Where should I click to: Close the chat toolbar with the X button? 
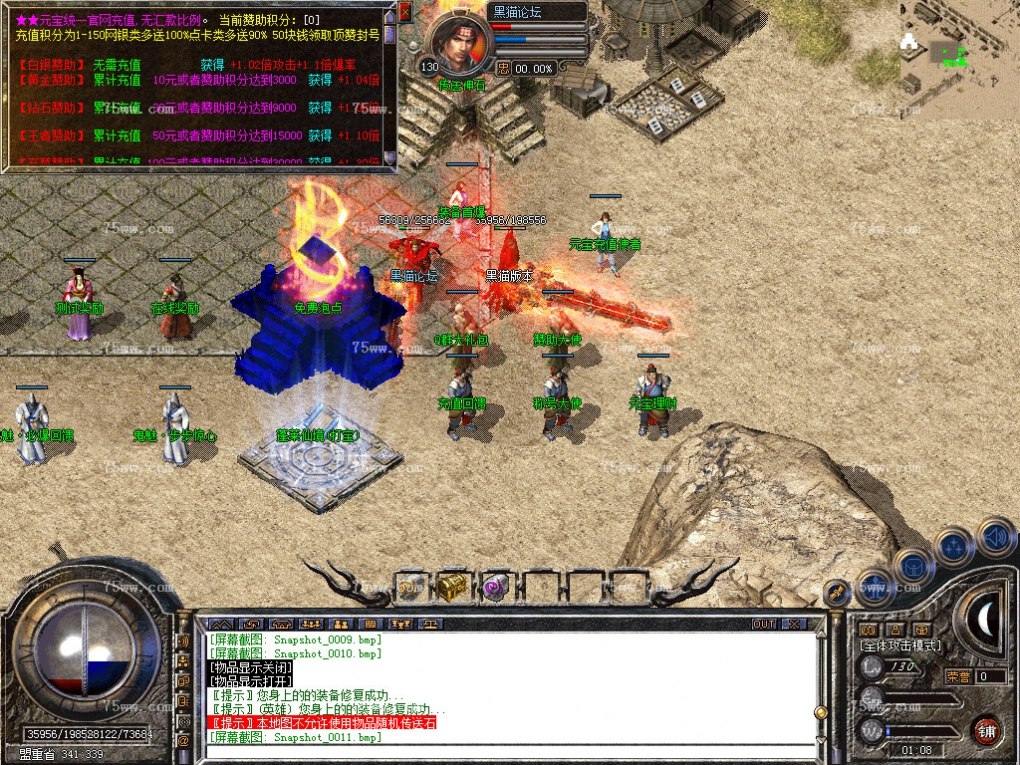click(792, 624)
